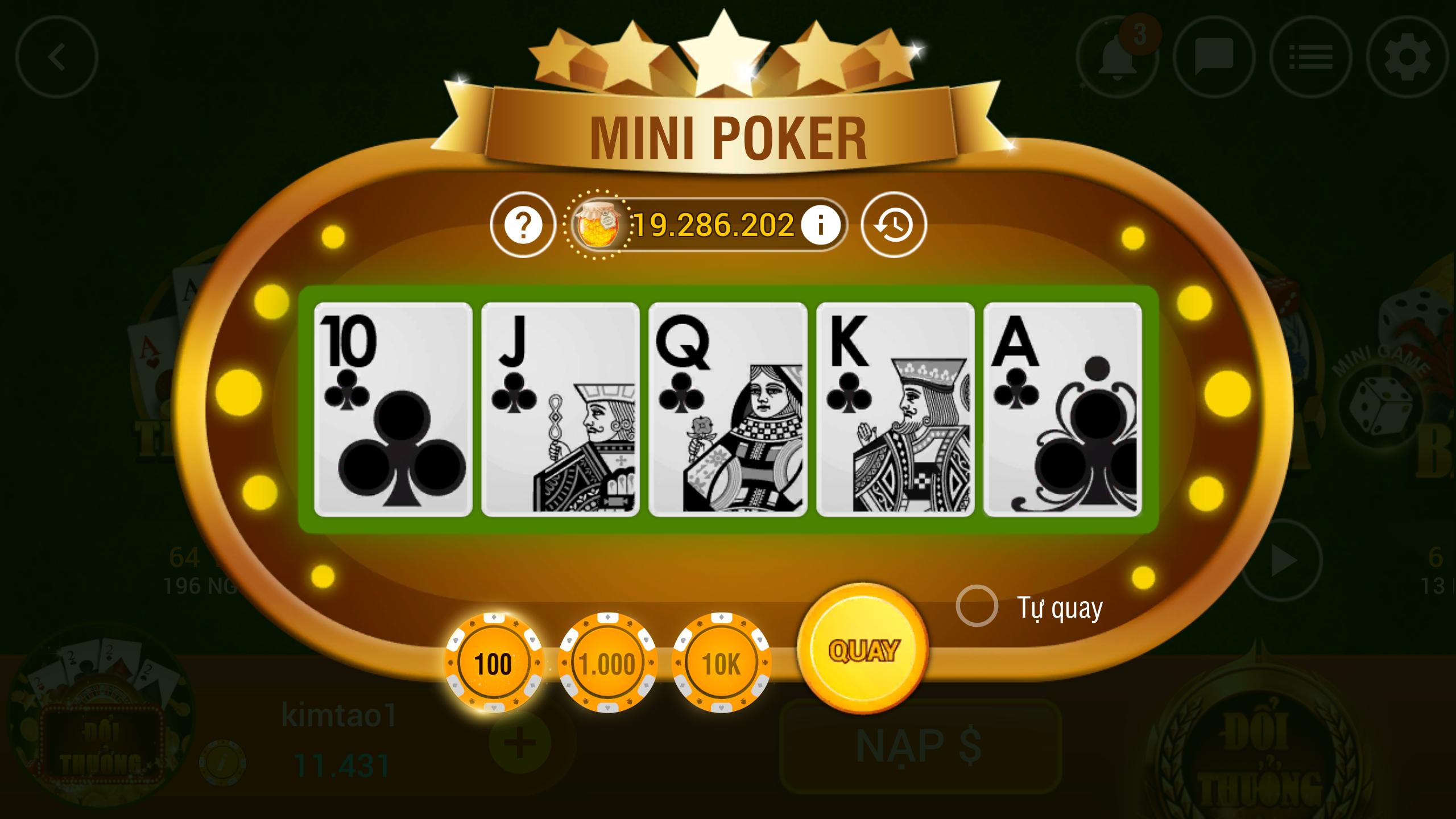Image resolution: width=1456 pixels, height=819 pixels.
Task: Pick the 10K bet chip
Action: pos(721,663)
